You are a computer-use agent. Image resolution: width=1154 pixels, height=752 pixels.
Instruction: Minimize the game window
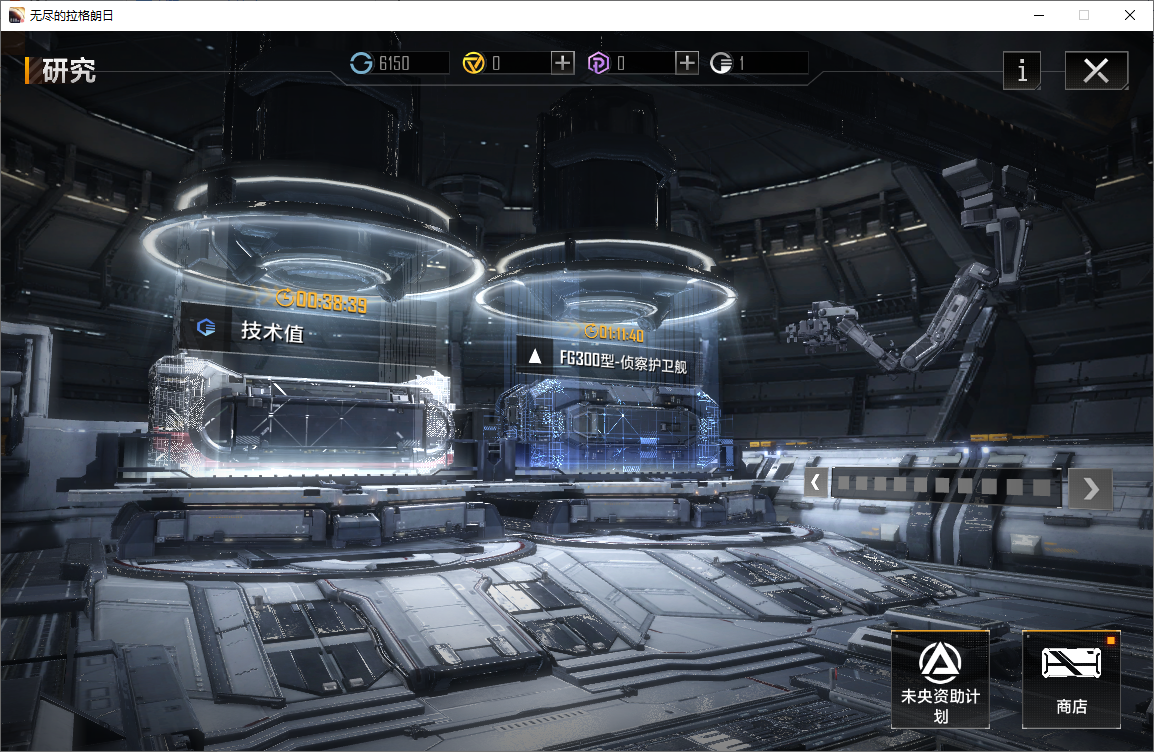pos(1038,15)
